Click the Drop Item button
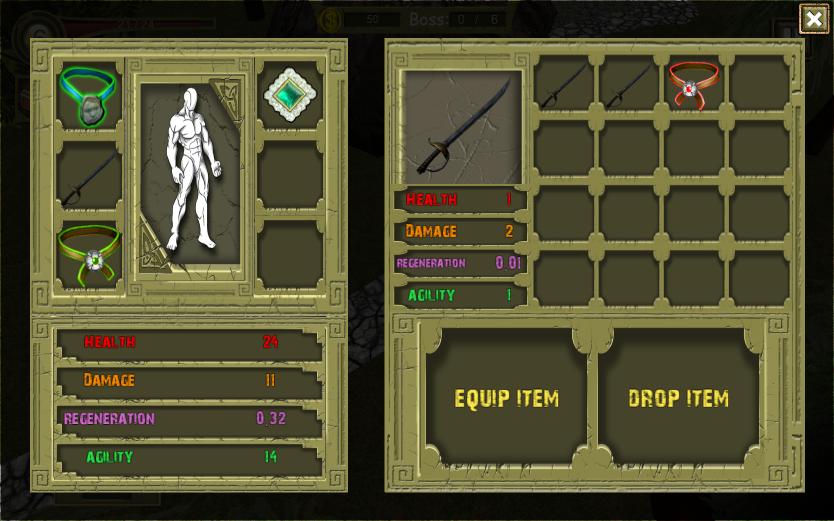 coord(678,398)
